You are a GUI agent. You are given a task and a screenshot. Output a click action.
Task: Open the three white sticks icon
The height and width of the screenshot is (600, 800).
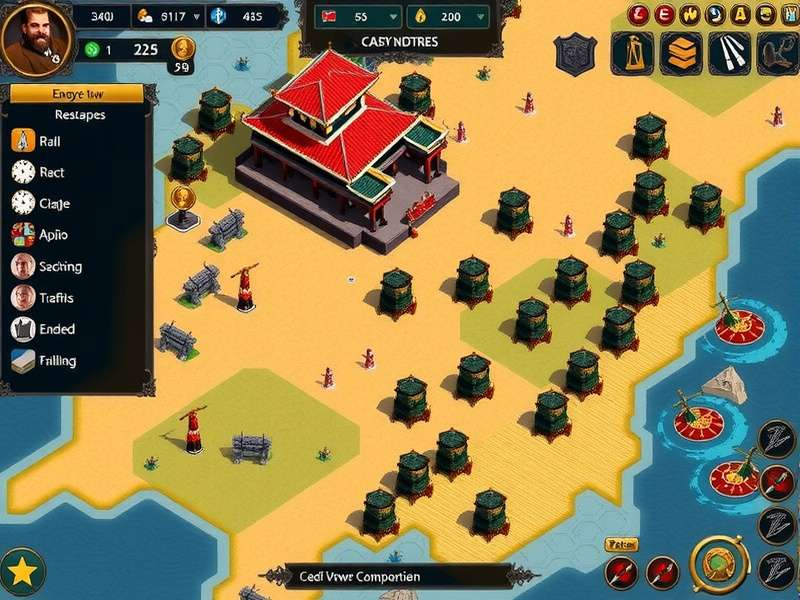pos(730,52)
